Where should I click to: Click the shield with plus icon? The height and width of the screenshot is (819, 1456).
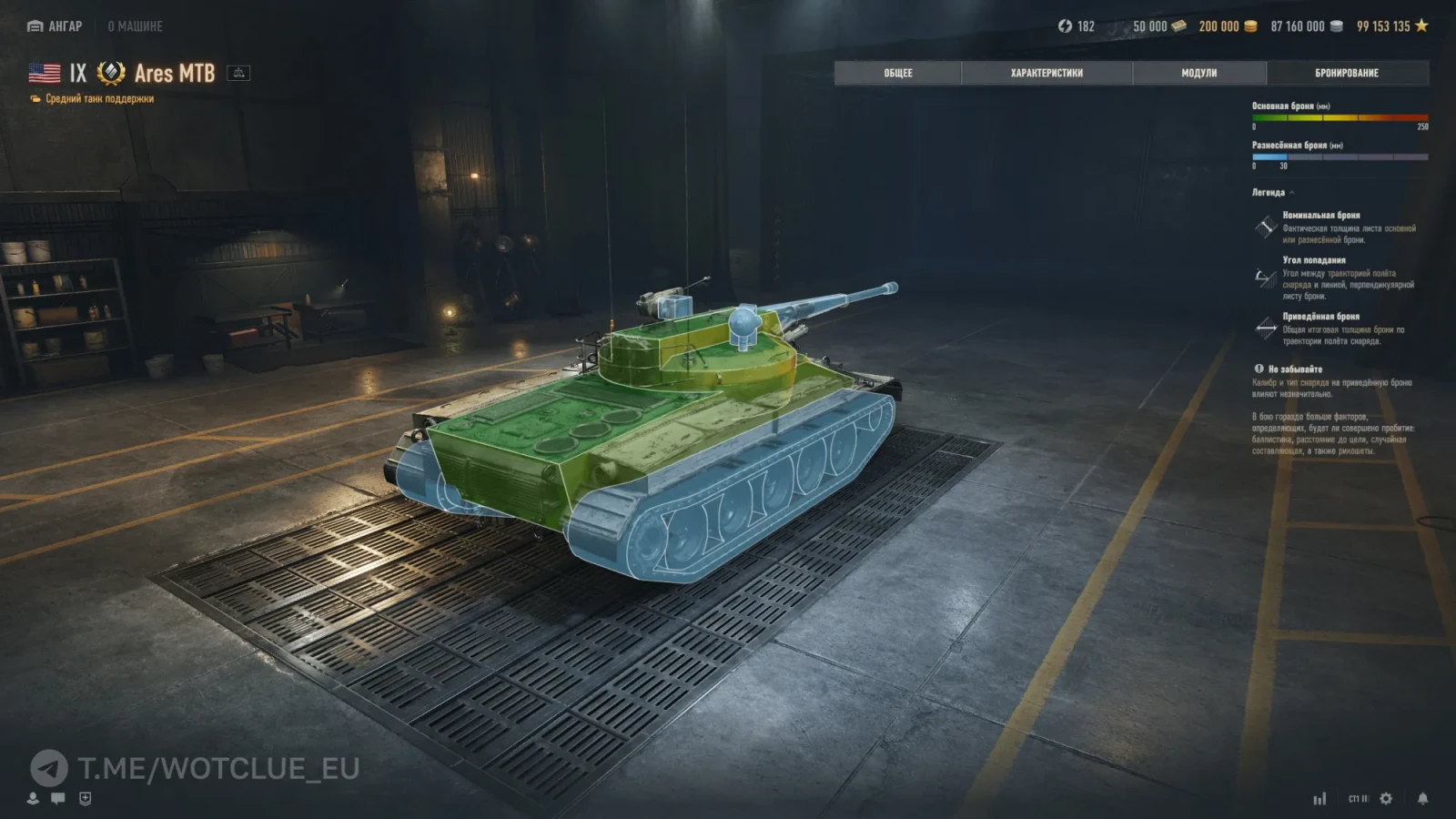pos(85,798)
